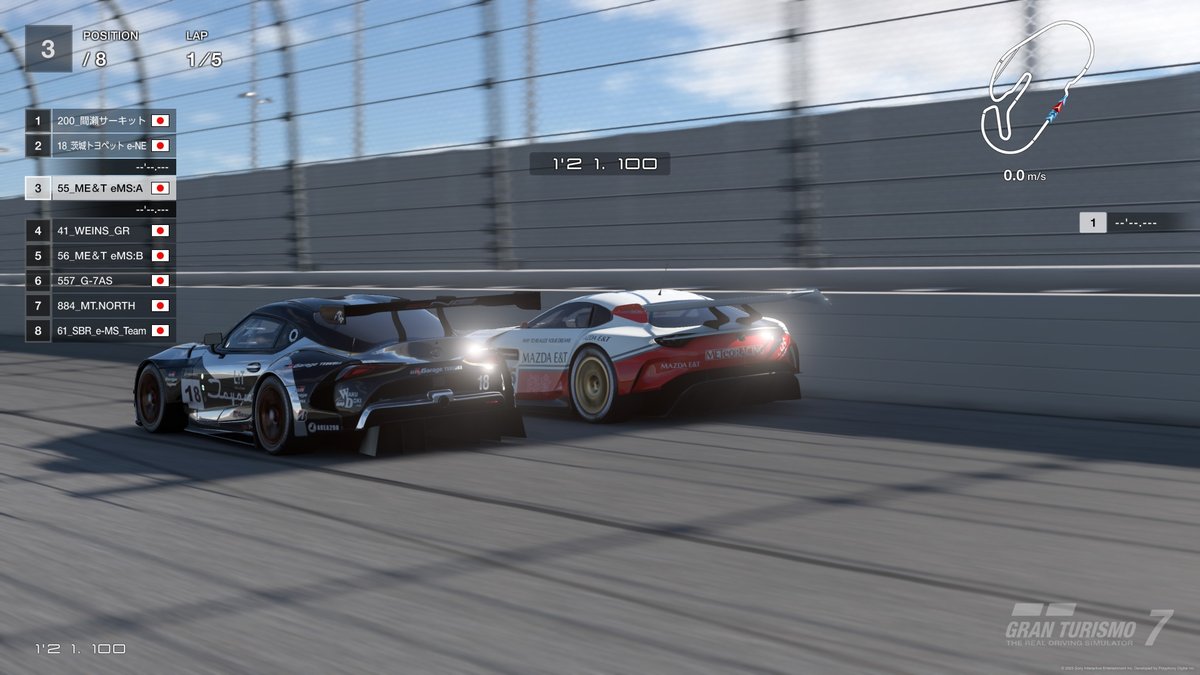
Task: Select the first-place row starting with 200_
Action: (x=100, y=121)
